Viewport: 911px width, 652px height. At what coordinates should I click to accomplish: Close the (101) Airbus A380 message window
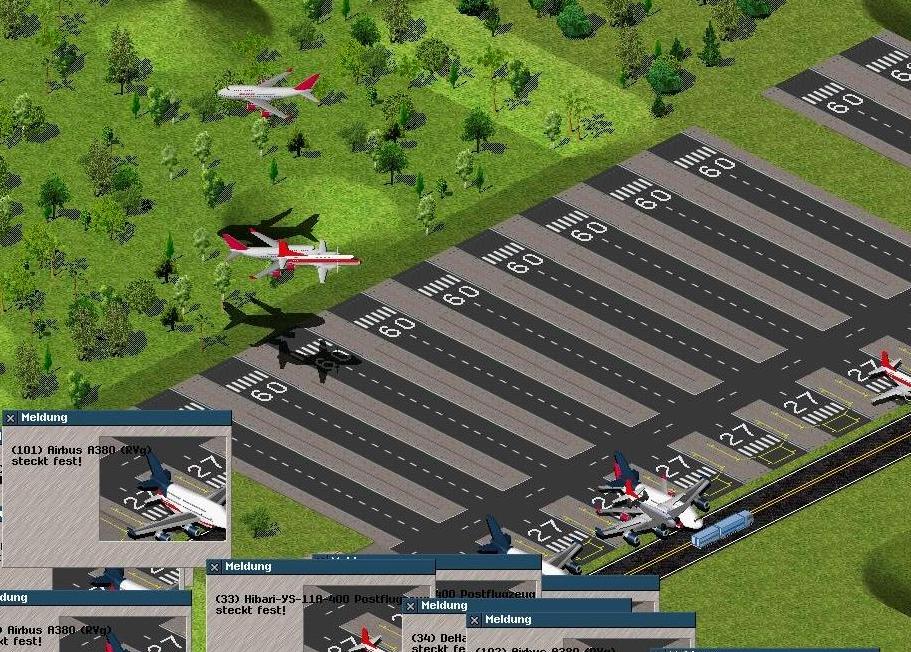pyautogui.click(x=10, y=418)
